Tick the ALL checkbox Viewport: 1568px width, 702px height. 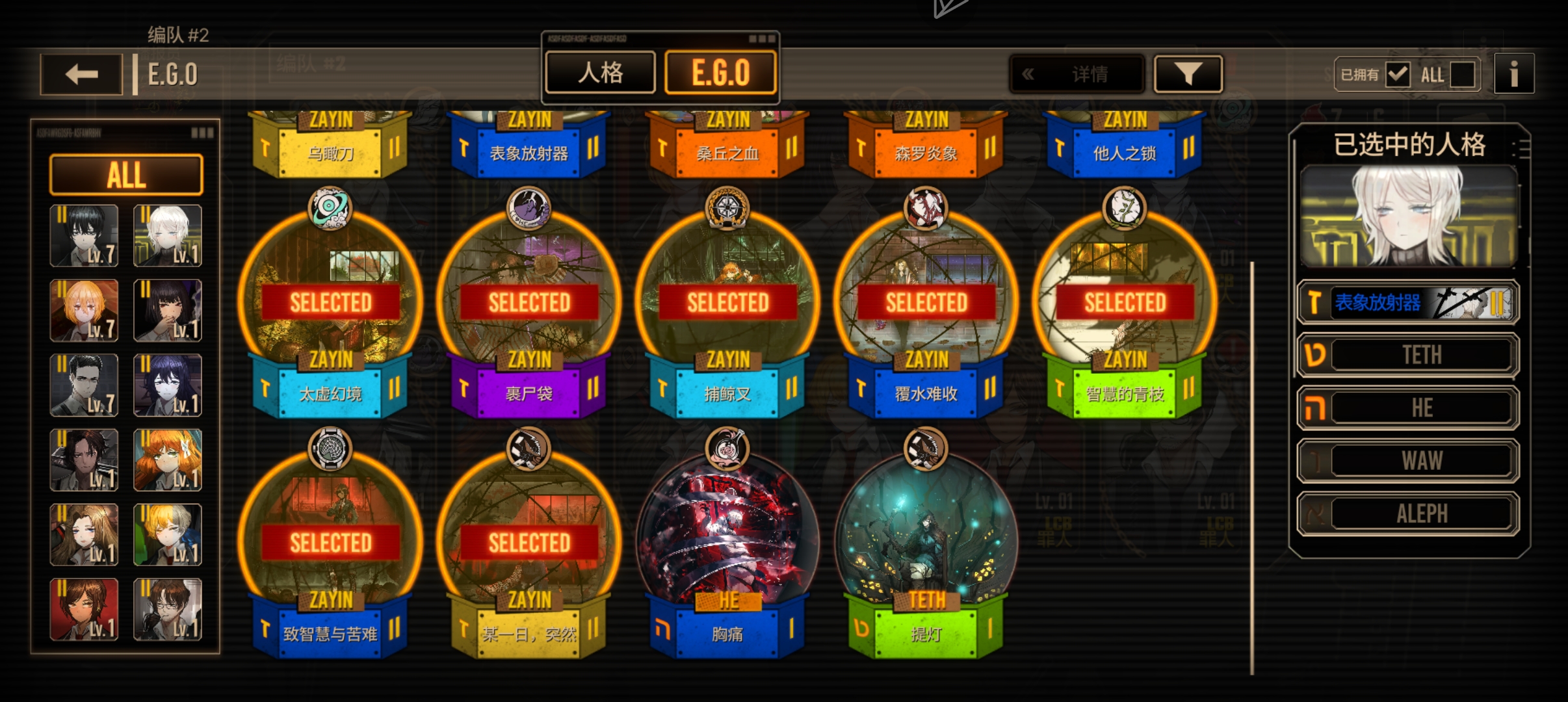(x=1462, y=75)
